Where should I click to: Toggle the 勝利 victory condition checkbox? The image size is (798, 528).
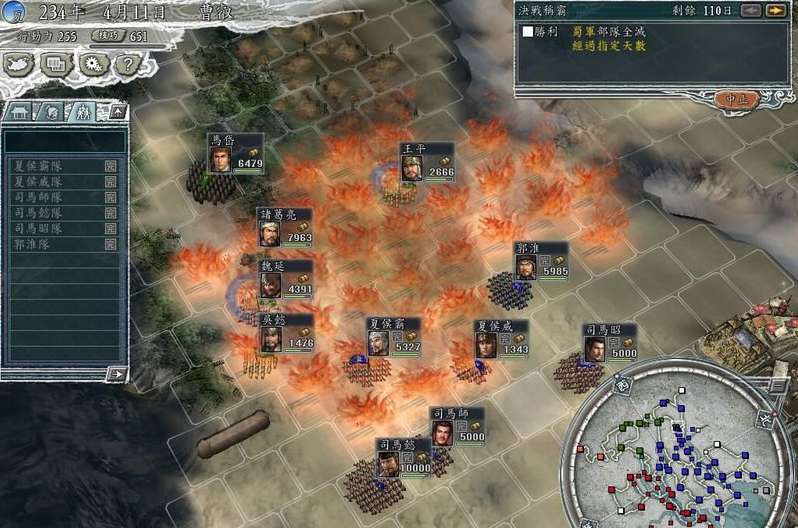point(527,32)
